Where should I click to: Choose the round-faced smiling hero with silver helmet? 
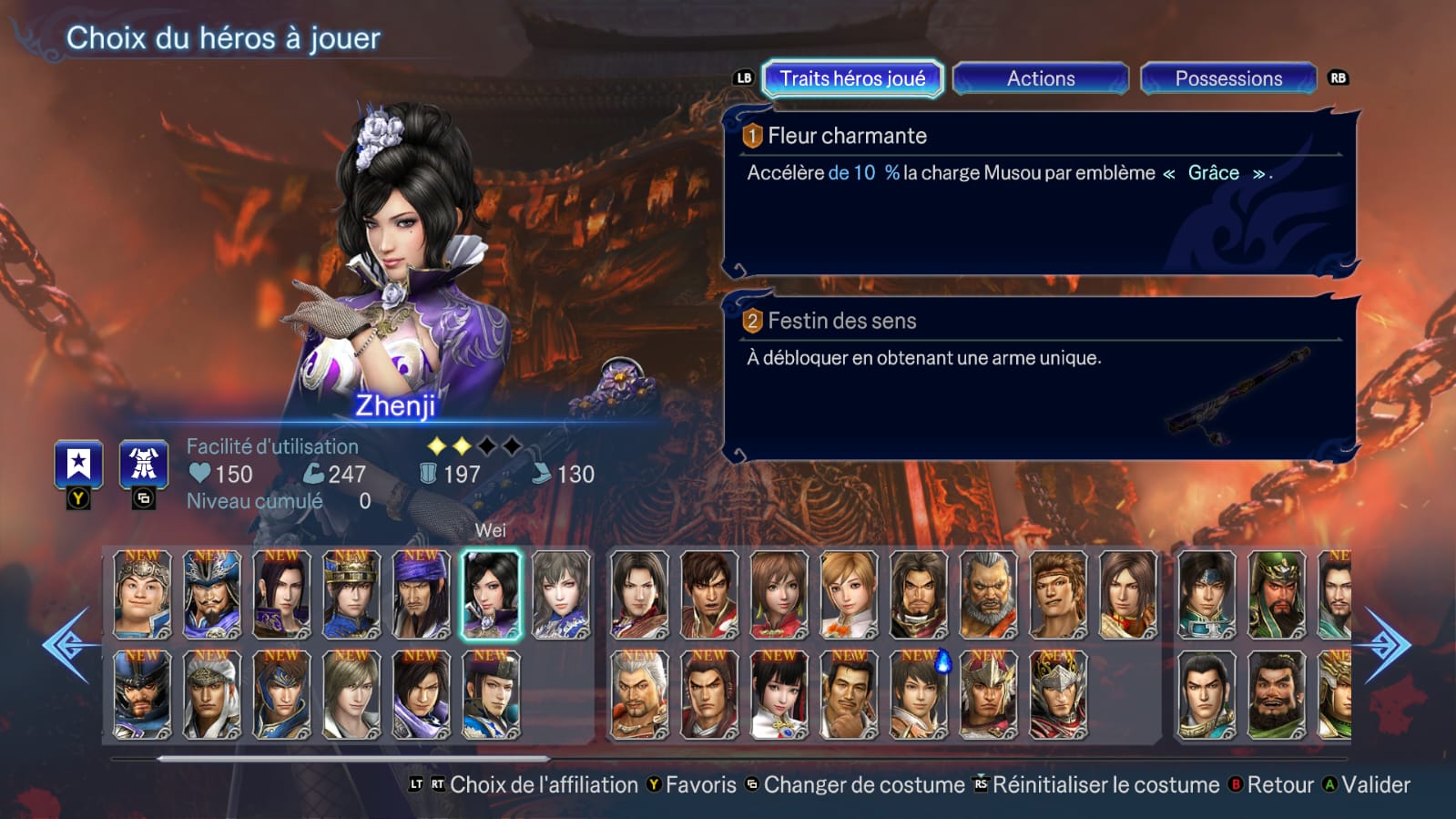coord(142,594)
